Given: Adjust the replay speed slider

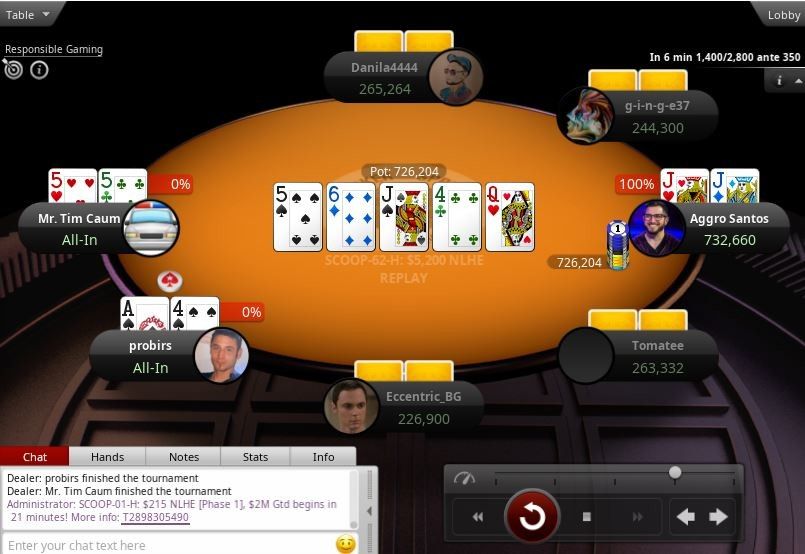Looking at the screenshot, I should tap(675, 472).
